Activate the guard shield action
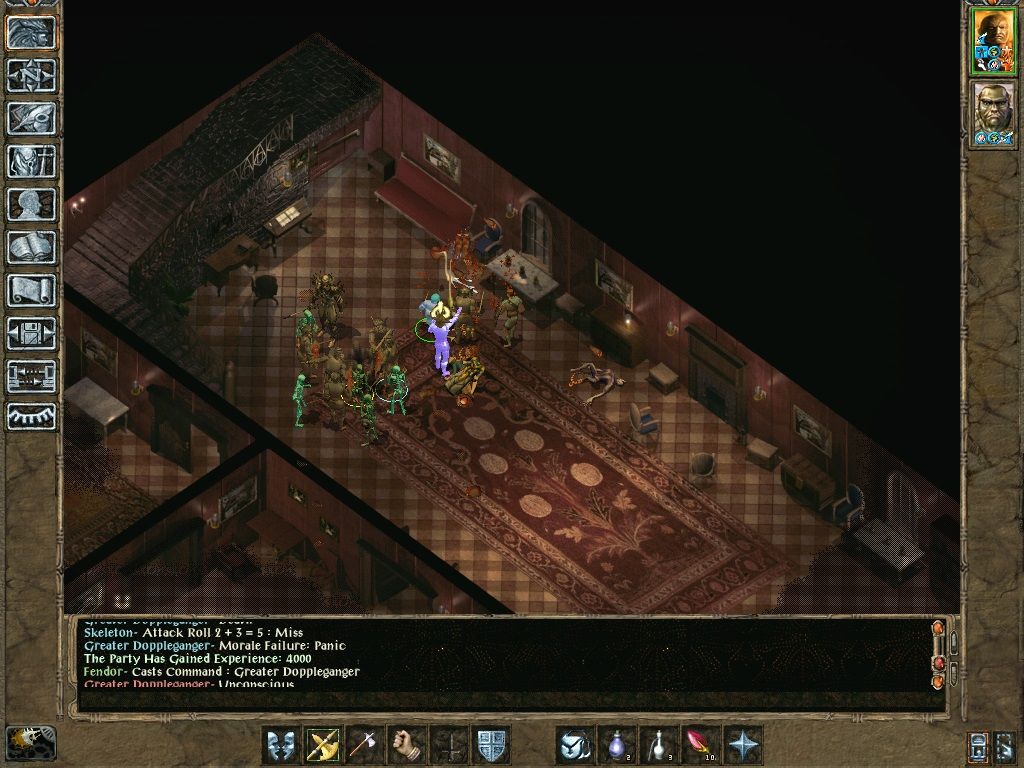This screenshot has height=768, width=1024. pyautogui.click(x=491, y=745)
